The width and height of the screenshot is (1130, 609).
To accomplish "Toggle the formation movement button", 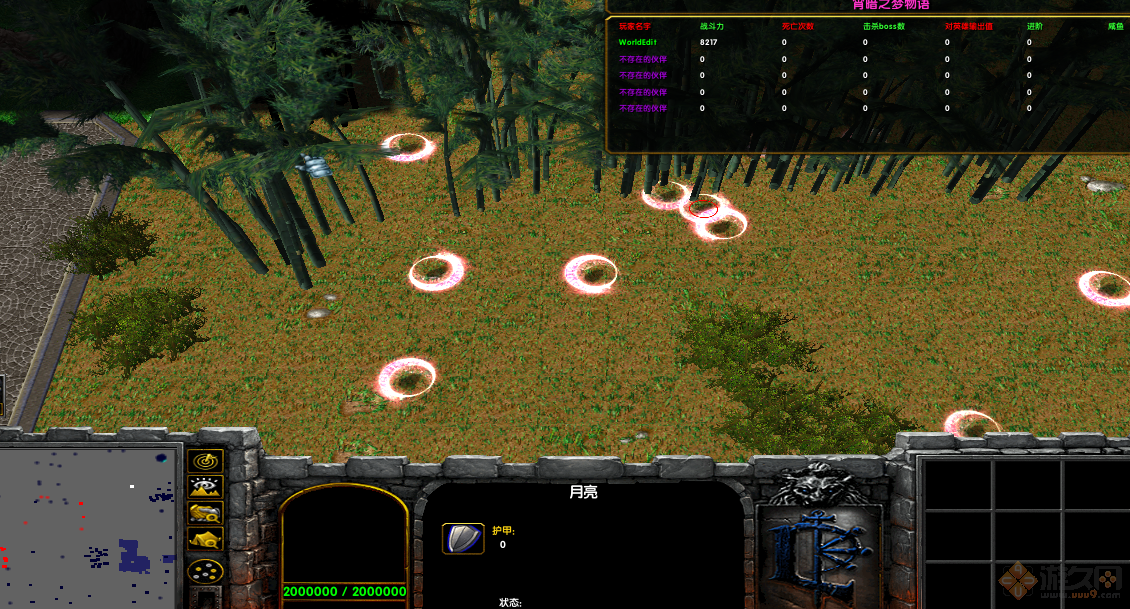I will coord(205,572).
